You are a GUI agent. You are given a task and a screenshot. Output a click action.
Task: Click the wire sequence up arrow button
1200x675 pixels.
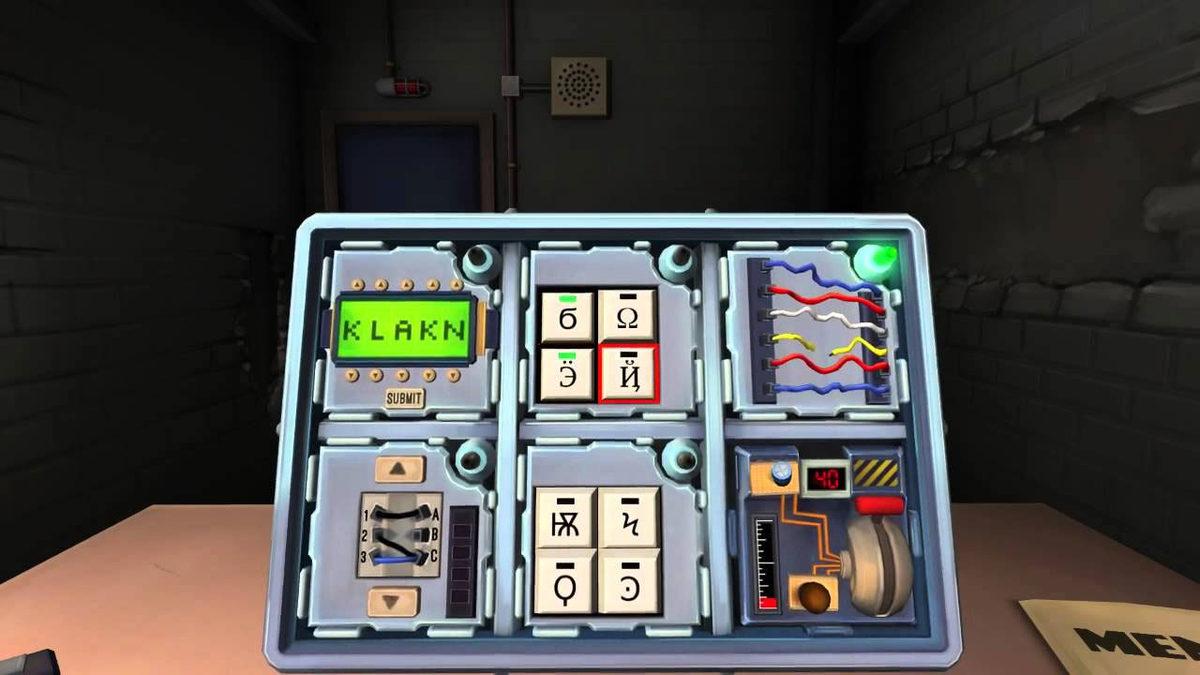click(398, 467)
